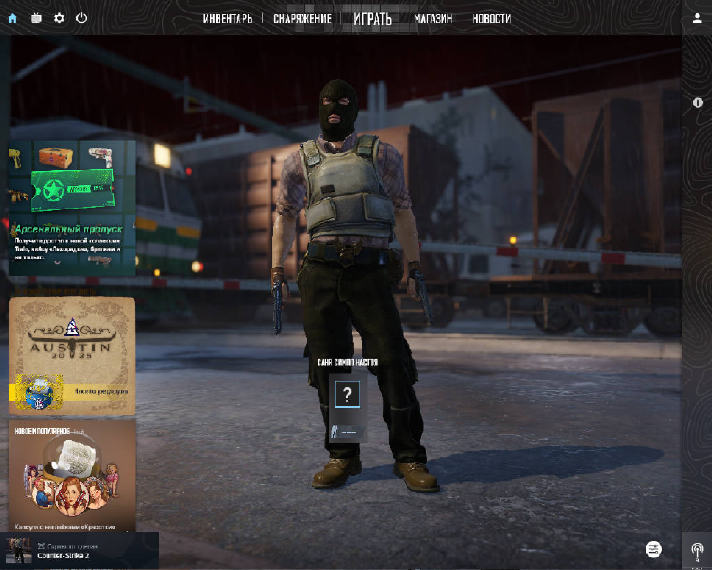The height and width of the screenshot is (570, 712).
Task: Open the СНАРЯЖЕНИЕ loadout tab
Action: click(x=303, y=19)
